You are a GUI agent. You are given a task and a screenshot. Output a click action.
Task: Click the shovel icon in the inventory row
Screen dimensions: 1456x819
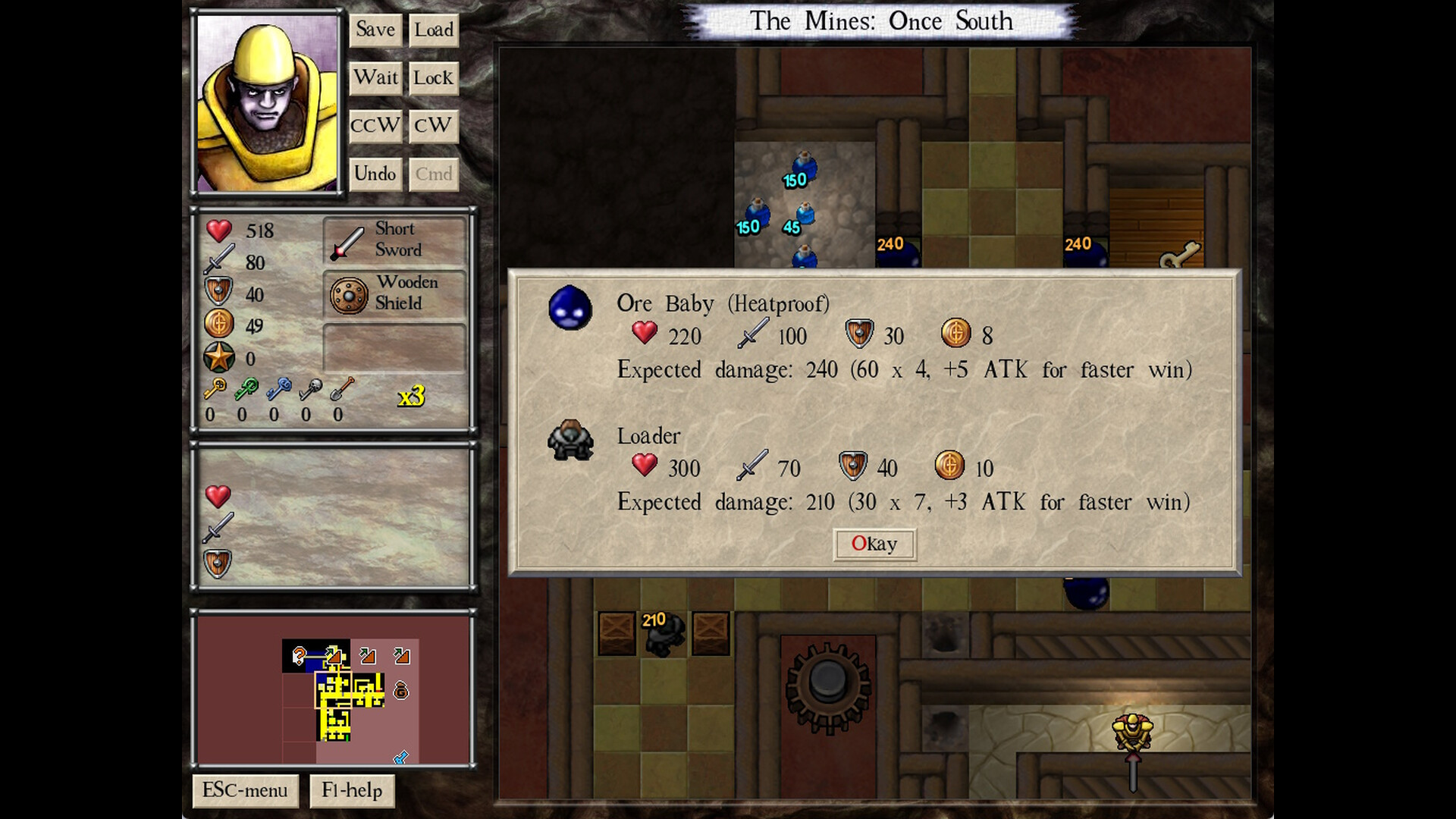340,387
